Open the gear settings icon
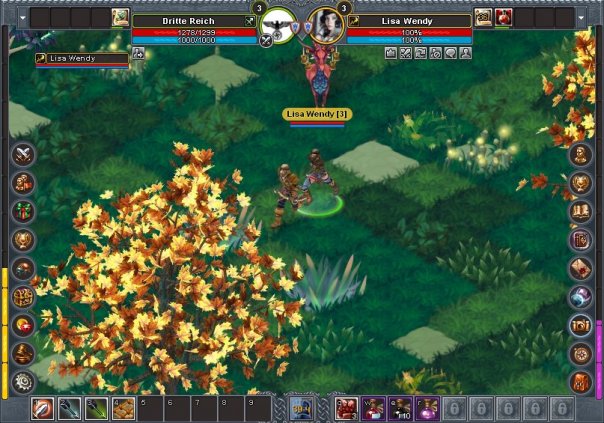 (24, 382)
